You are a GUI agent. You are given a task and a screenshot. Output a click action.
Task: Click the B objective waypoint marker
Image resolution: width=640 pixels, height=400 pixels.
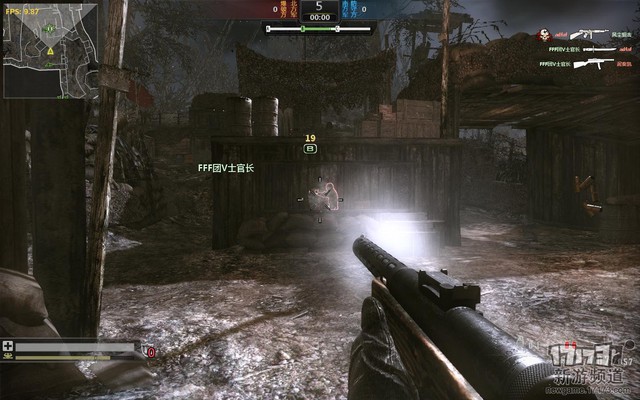coord(310,148)
